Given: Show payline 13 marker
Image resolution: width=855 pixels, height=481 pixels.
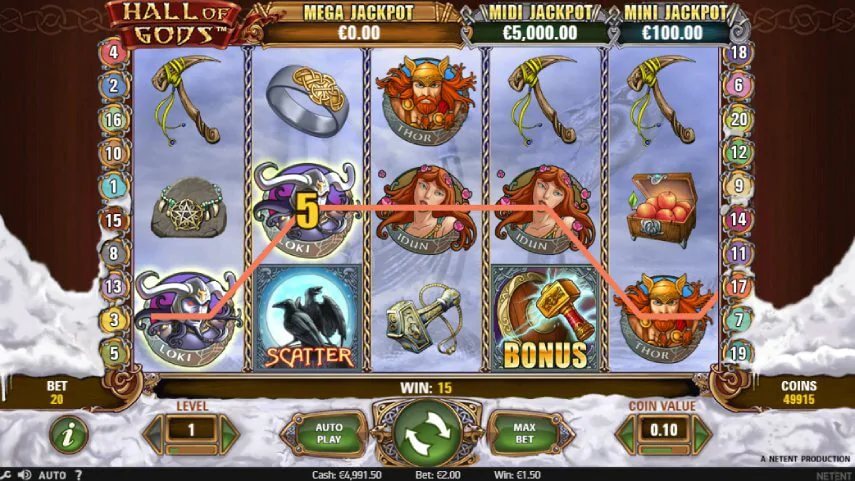Looking at the screenshot, I should [112, 287].
